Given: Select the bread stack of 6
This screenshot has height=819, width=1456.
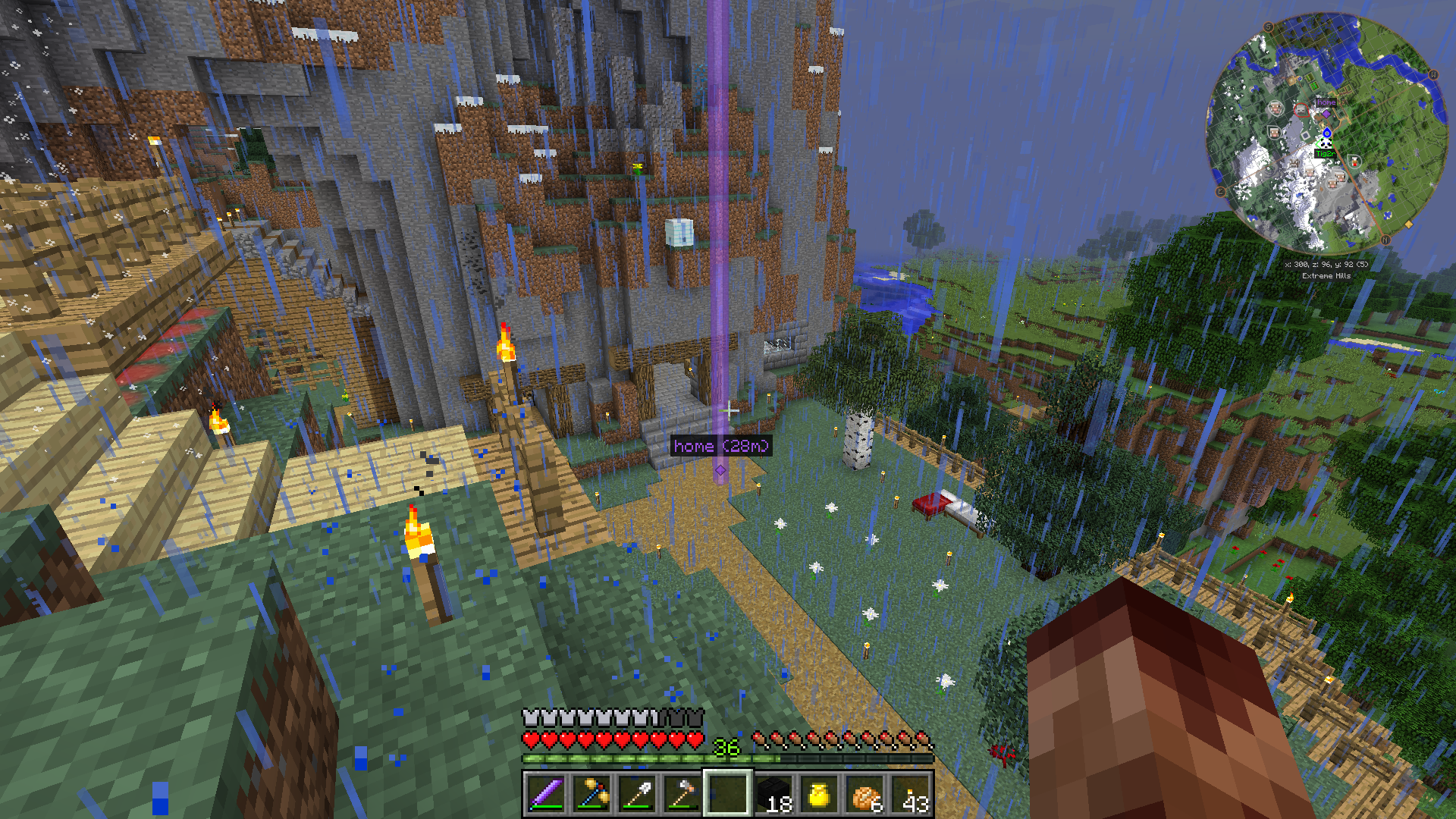Looking at the screenshot, I should tap(865, 794).
